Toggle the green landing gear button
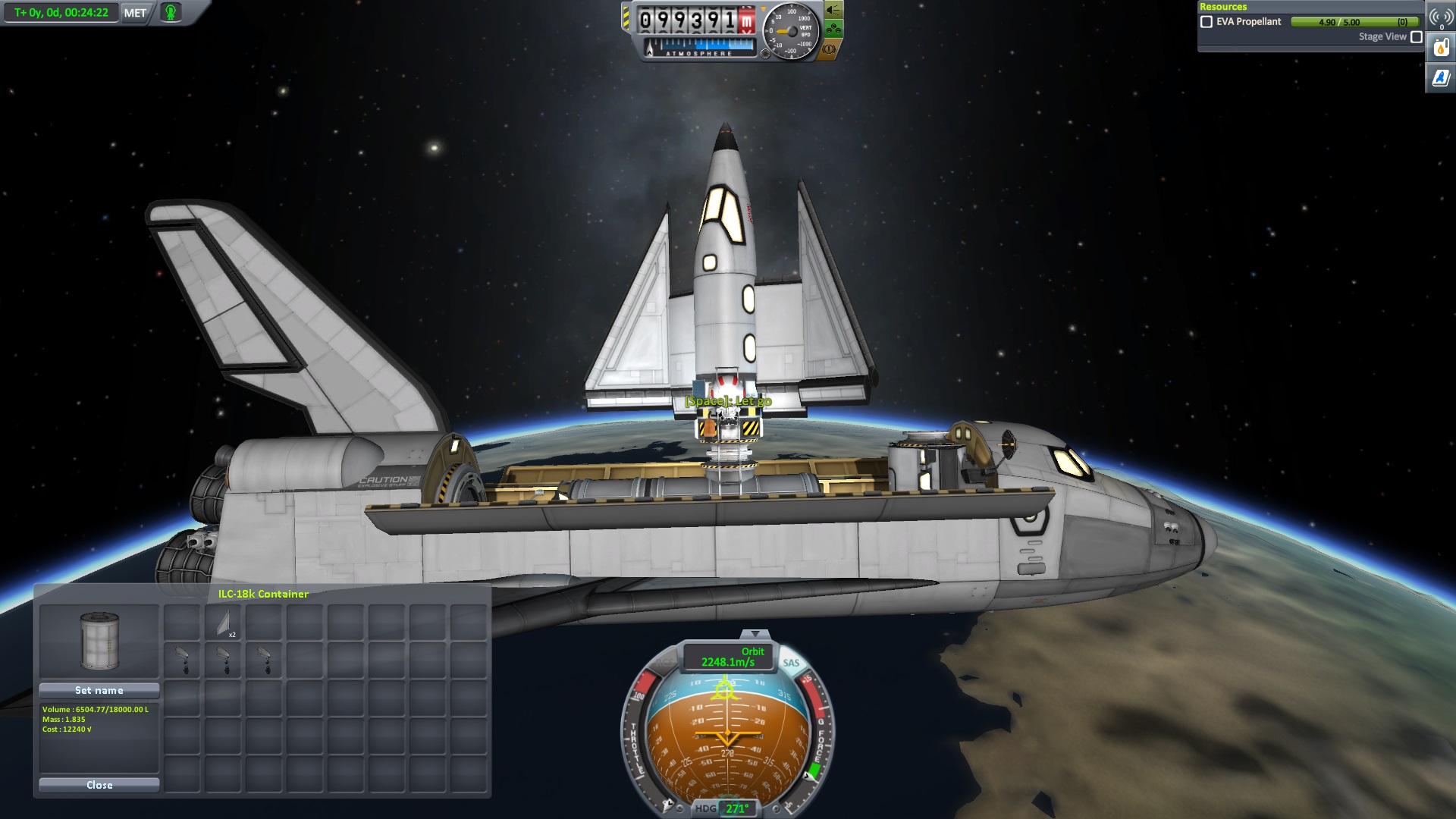Image resolution: width=1456 pixels, height=819 pixels. (833, 30)
